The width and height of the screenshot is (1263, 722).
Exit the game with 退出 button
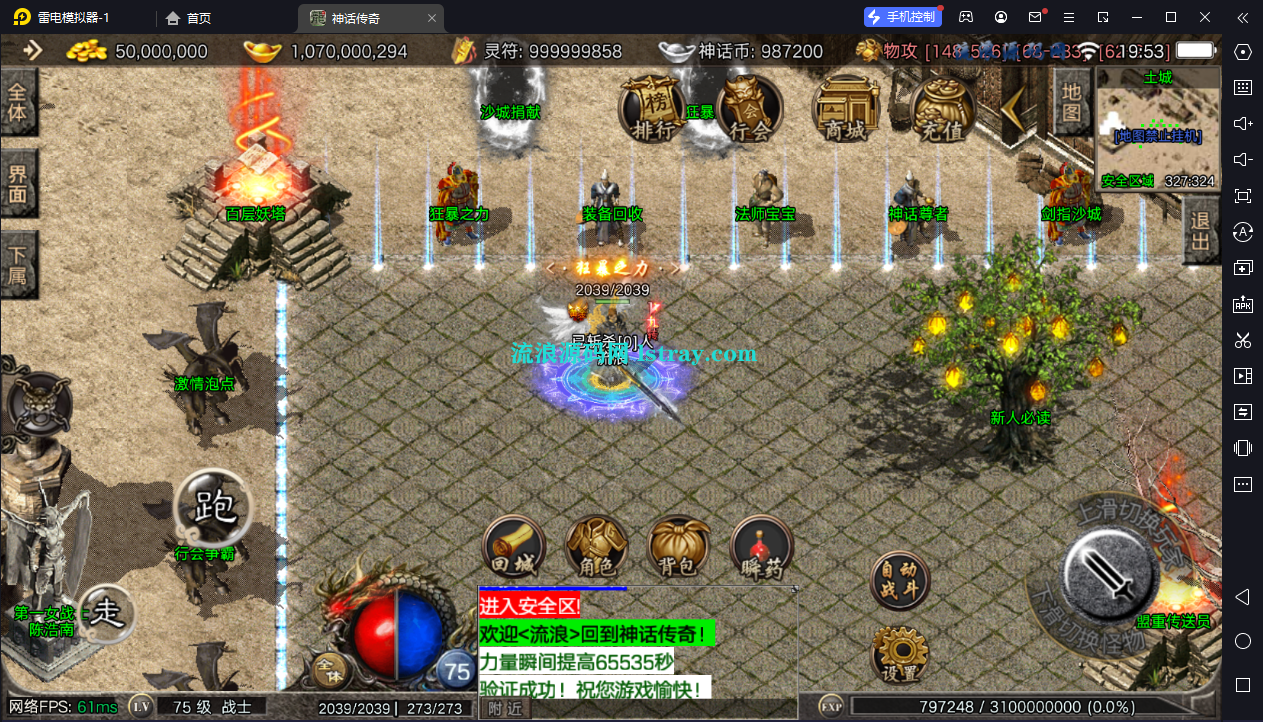pos(1200,231)
